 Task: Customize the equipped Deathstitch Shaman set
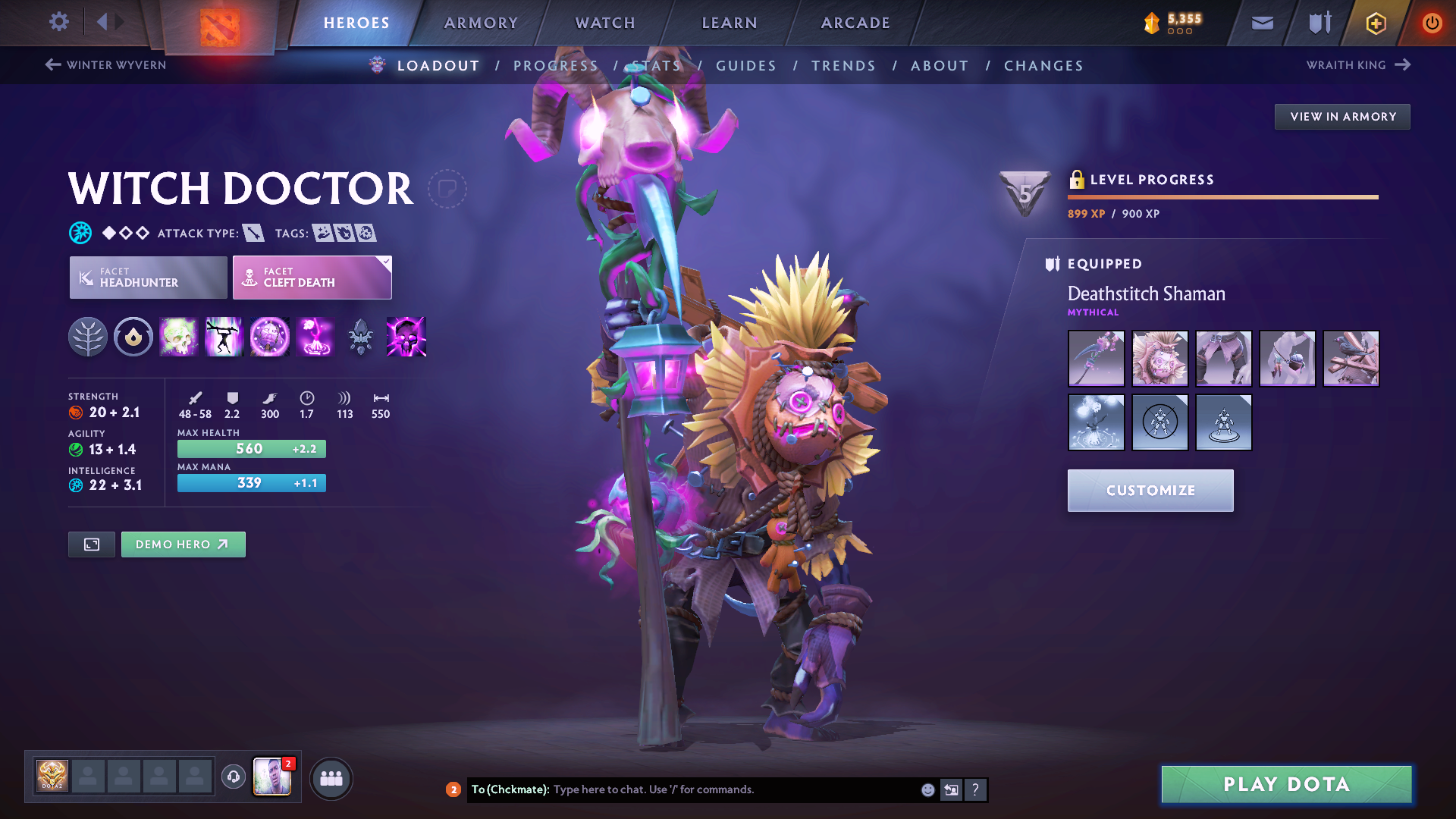[x=1150, y=491]
